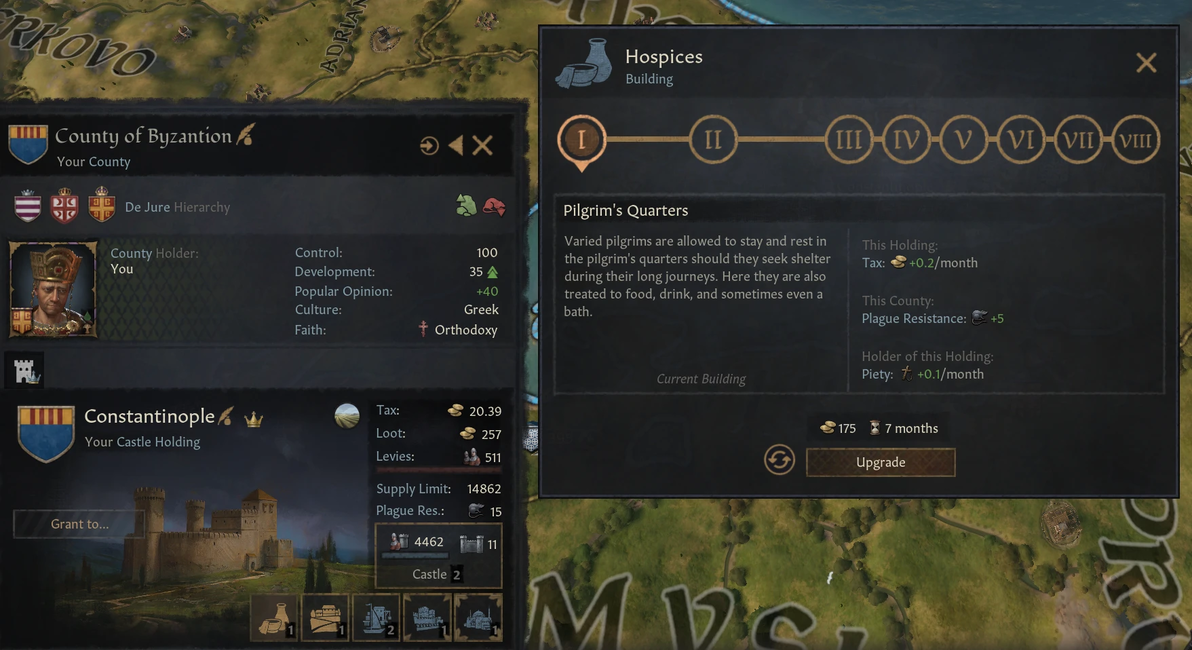Select the ship and harbor building slot

tap(376, 618)
